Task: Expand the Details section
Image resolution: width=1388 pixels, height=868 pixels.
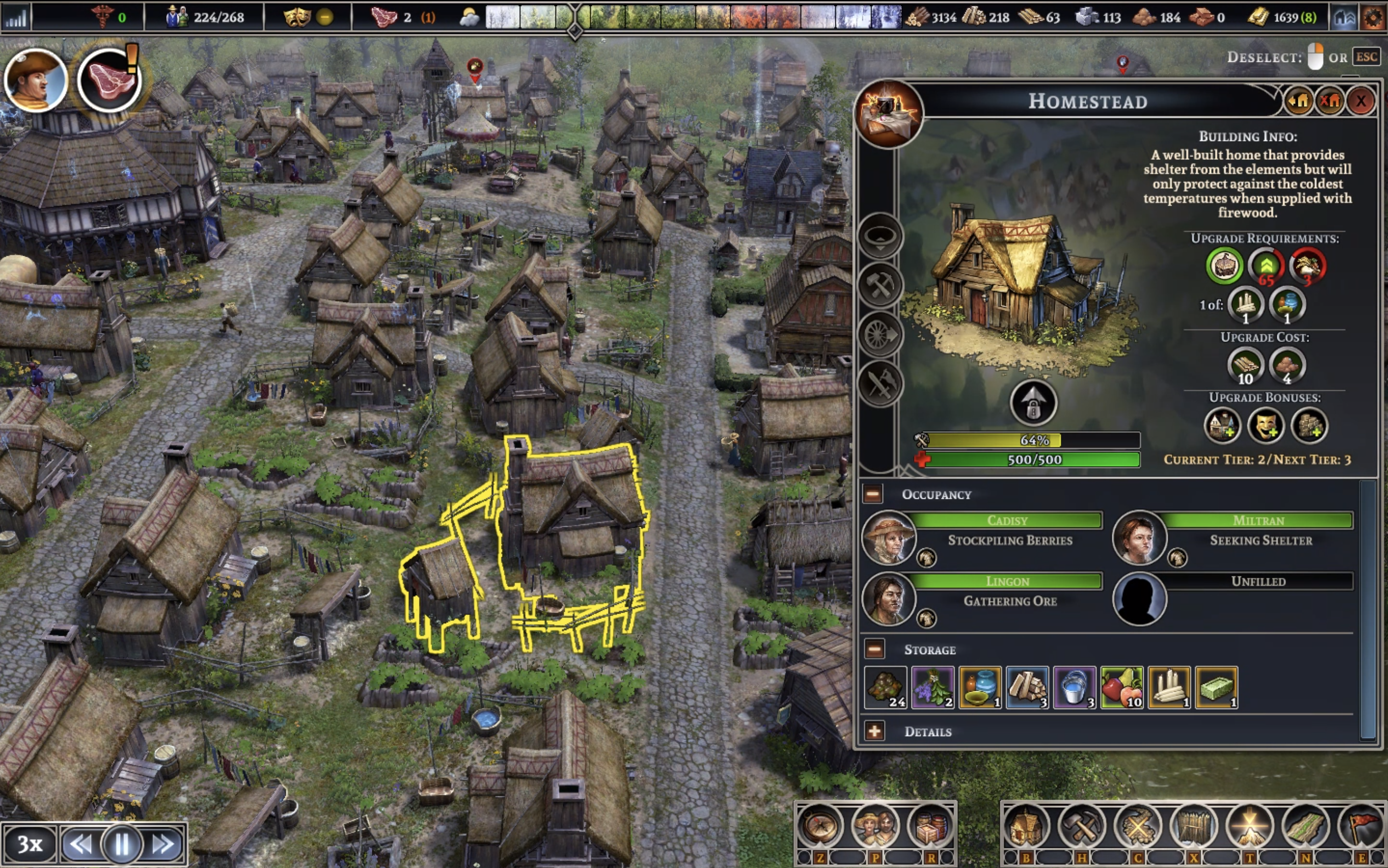Action: pos(874,731)
